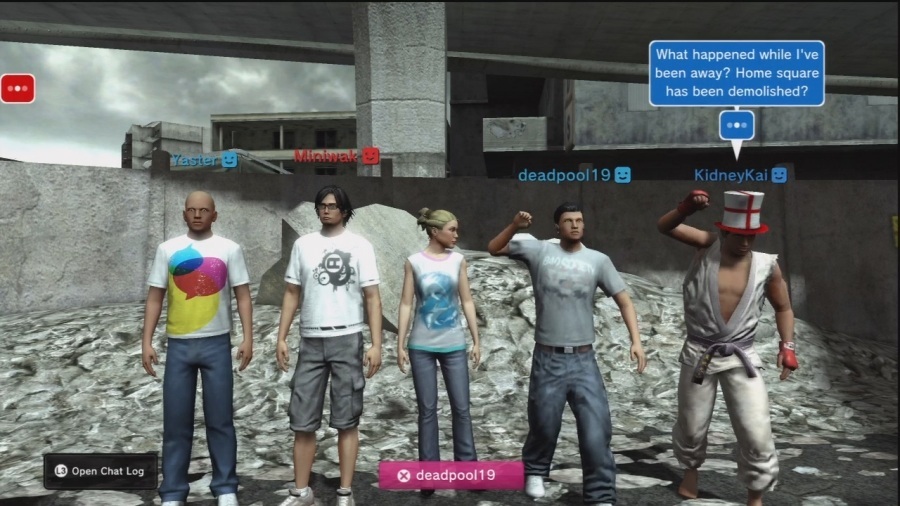Image resolution: width=900 pixels, height=506 pixels.
Task: Select the blue deadpool19 name tag above the player
Action: (x=574, y=175)
